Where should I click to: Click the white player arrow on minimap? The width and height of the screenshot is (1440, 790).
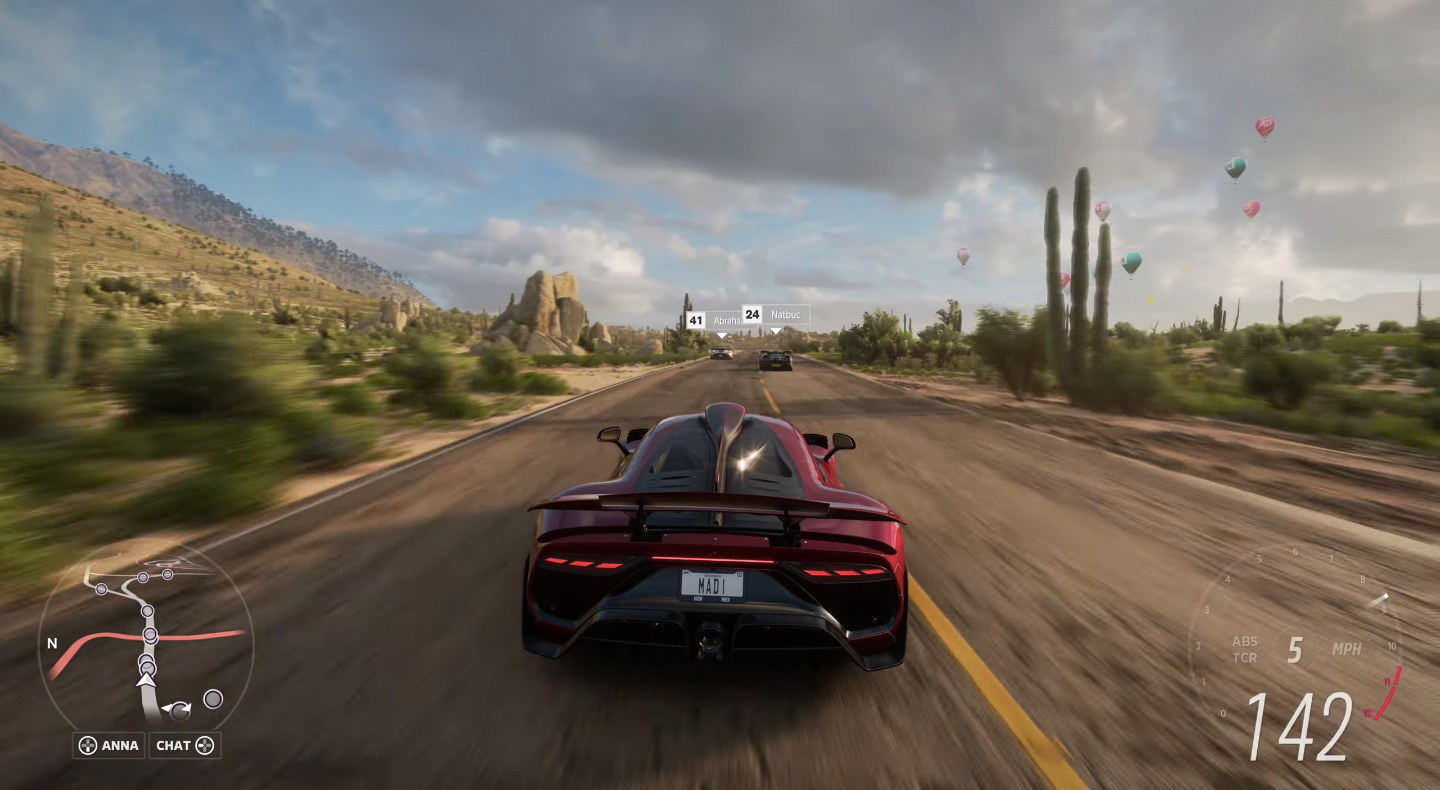coord(147,680)
